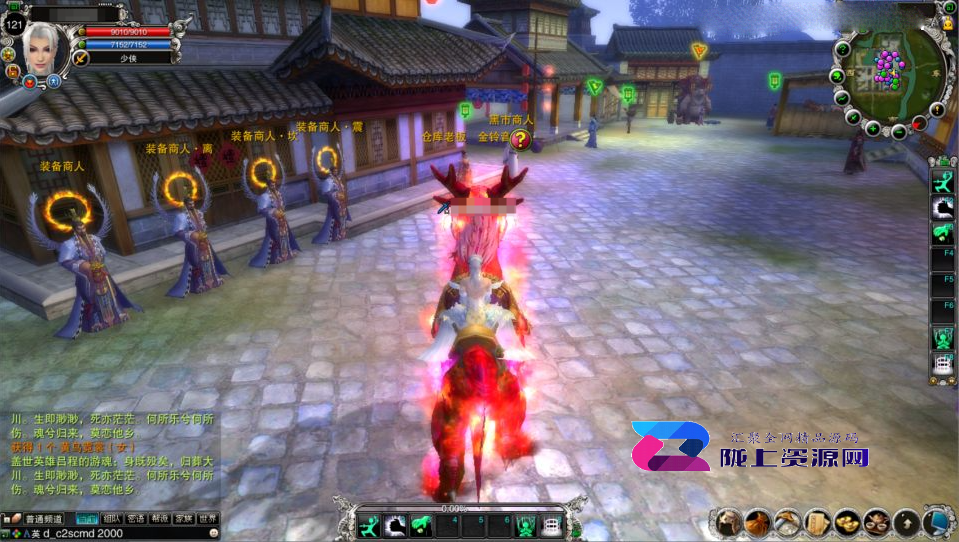Switch to the 家族 chat tab
The width and height of the screenshot is (959, 542).
[x=183, y=519]
